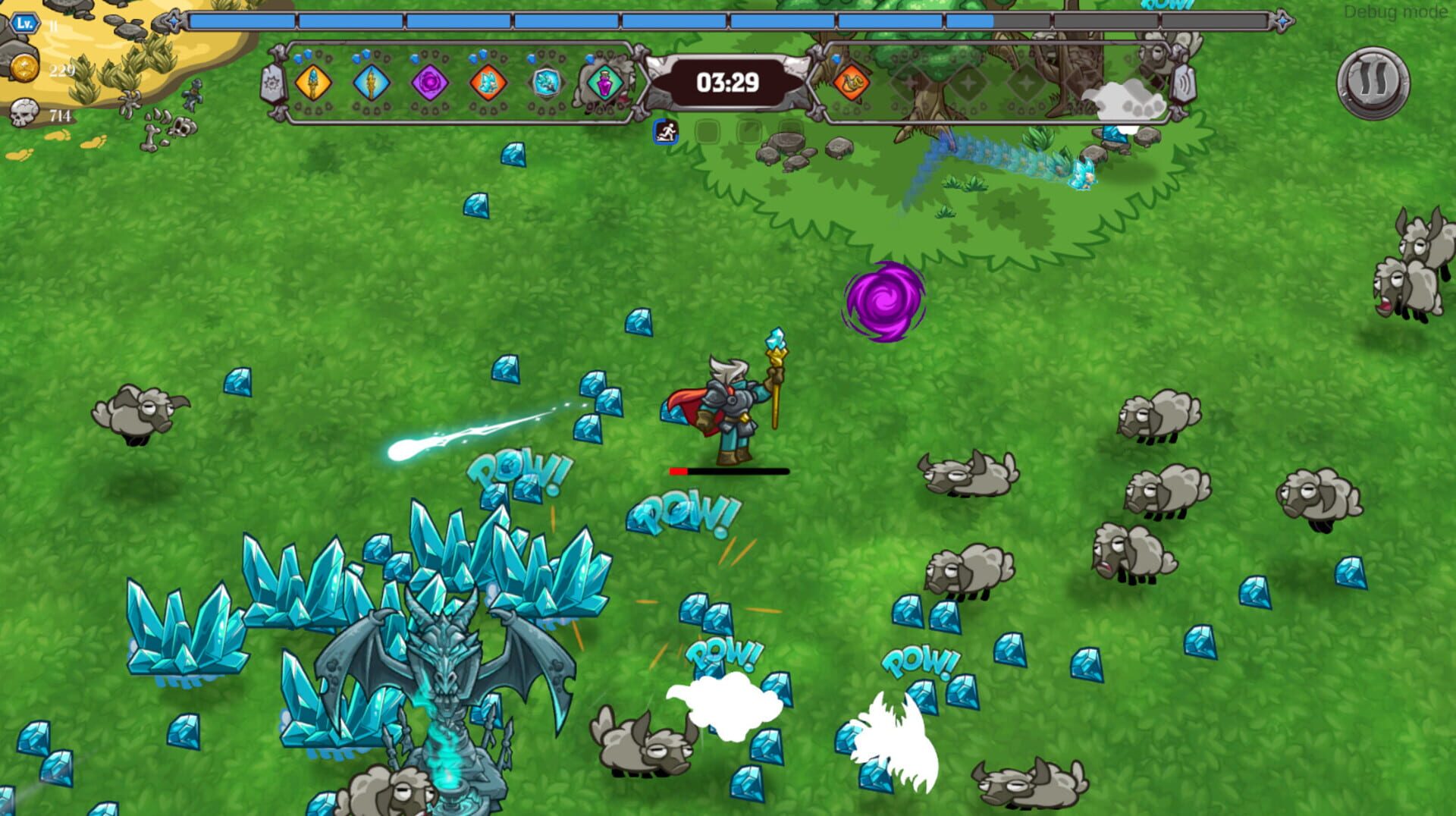
Task: Click the purple portal on the grass
Action: click(883, 303)
